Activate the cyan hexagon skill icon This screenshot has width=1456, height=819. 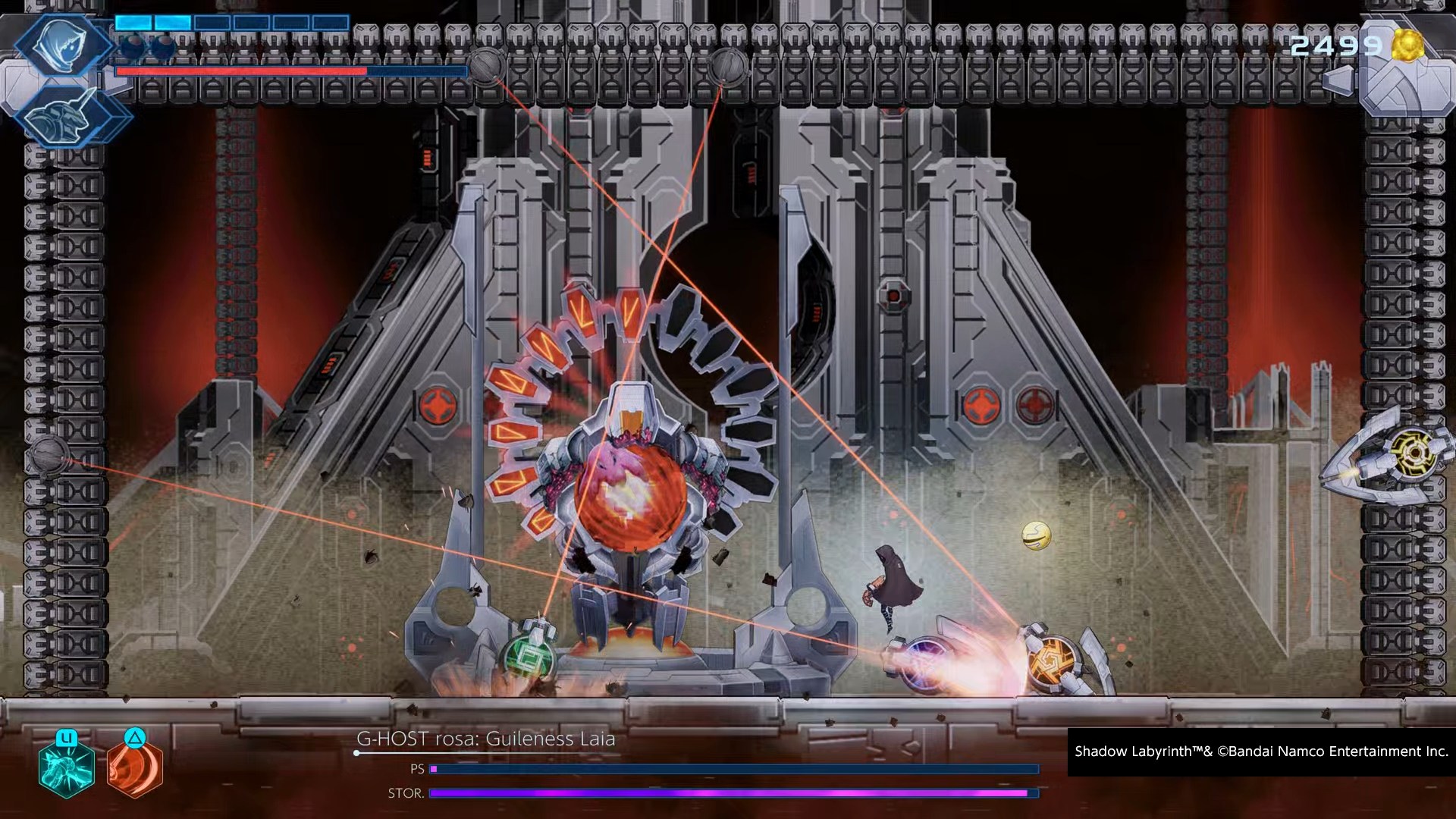67,767
